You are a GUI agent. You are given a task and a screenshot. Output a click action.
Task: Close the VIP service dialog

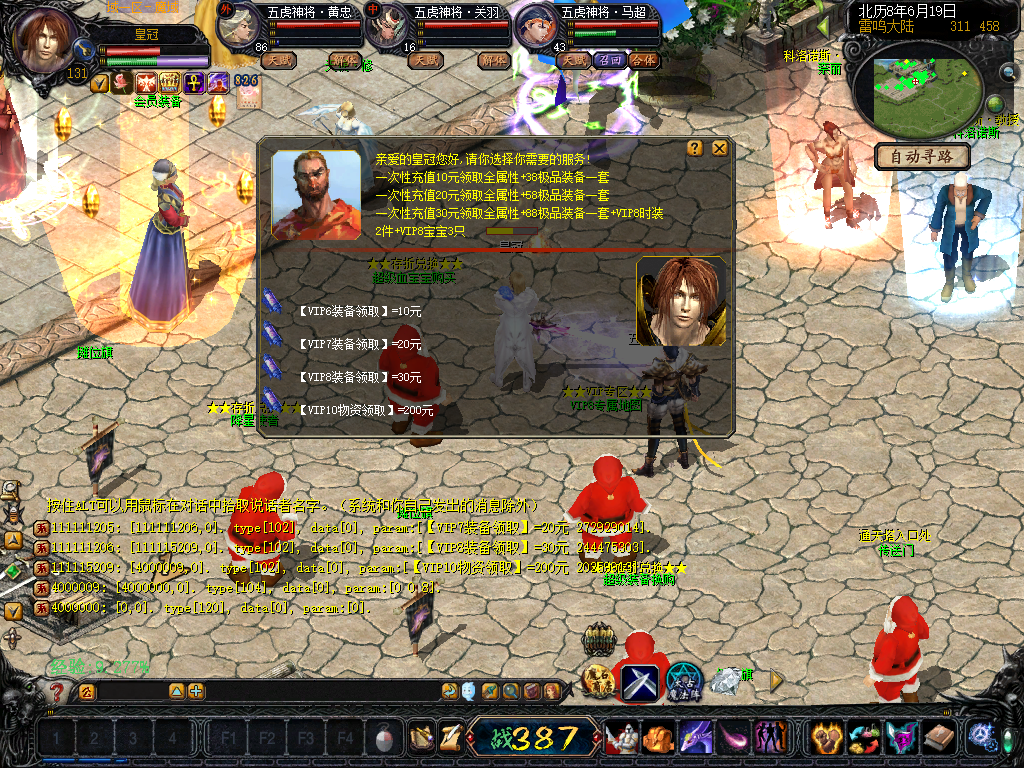719,148
